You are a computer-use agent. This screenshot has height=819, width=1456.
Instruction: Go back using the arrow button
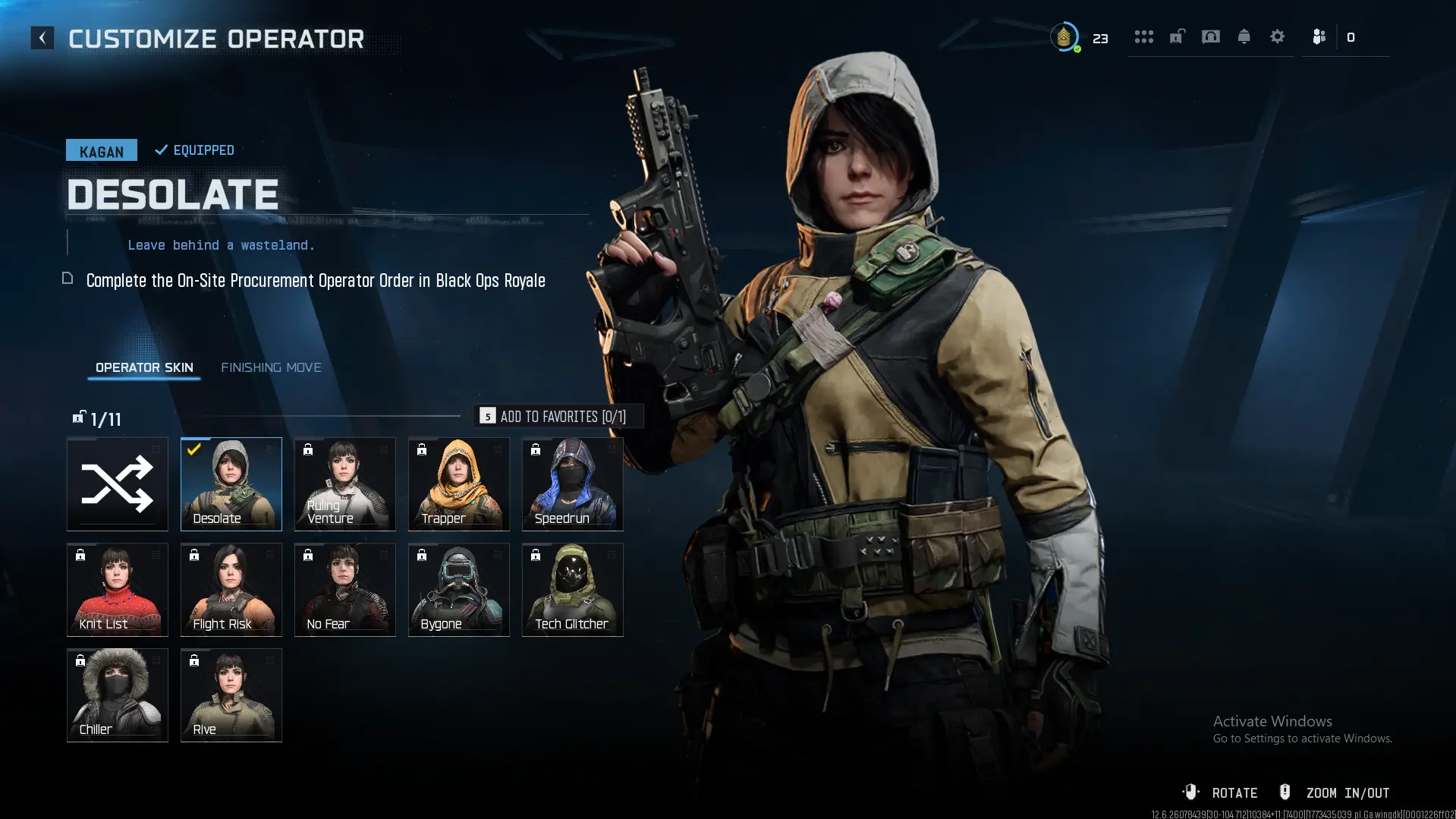(x=42, y=38)
